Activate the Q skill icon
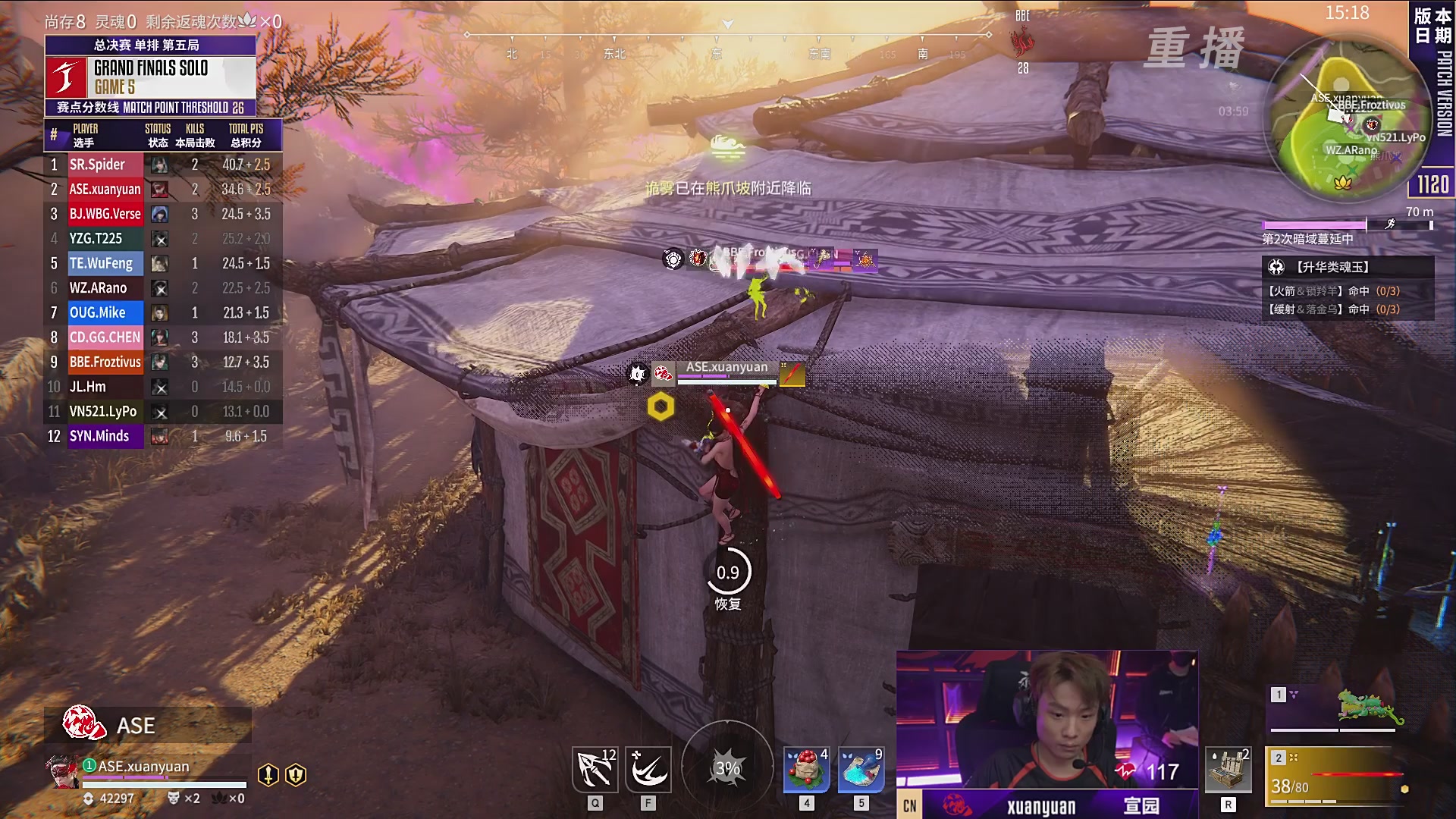 [x=595, y=770]
